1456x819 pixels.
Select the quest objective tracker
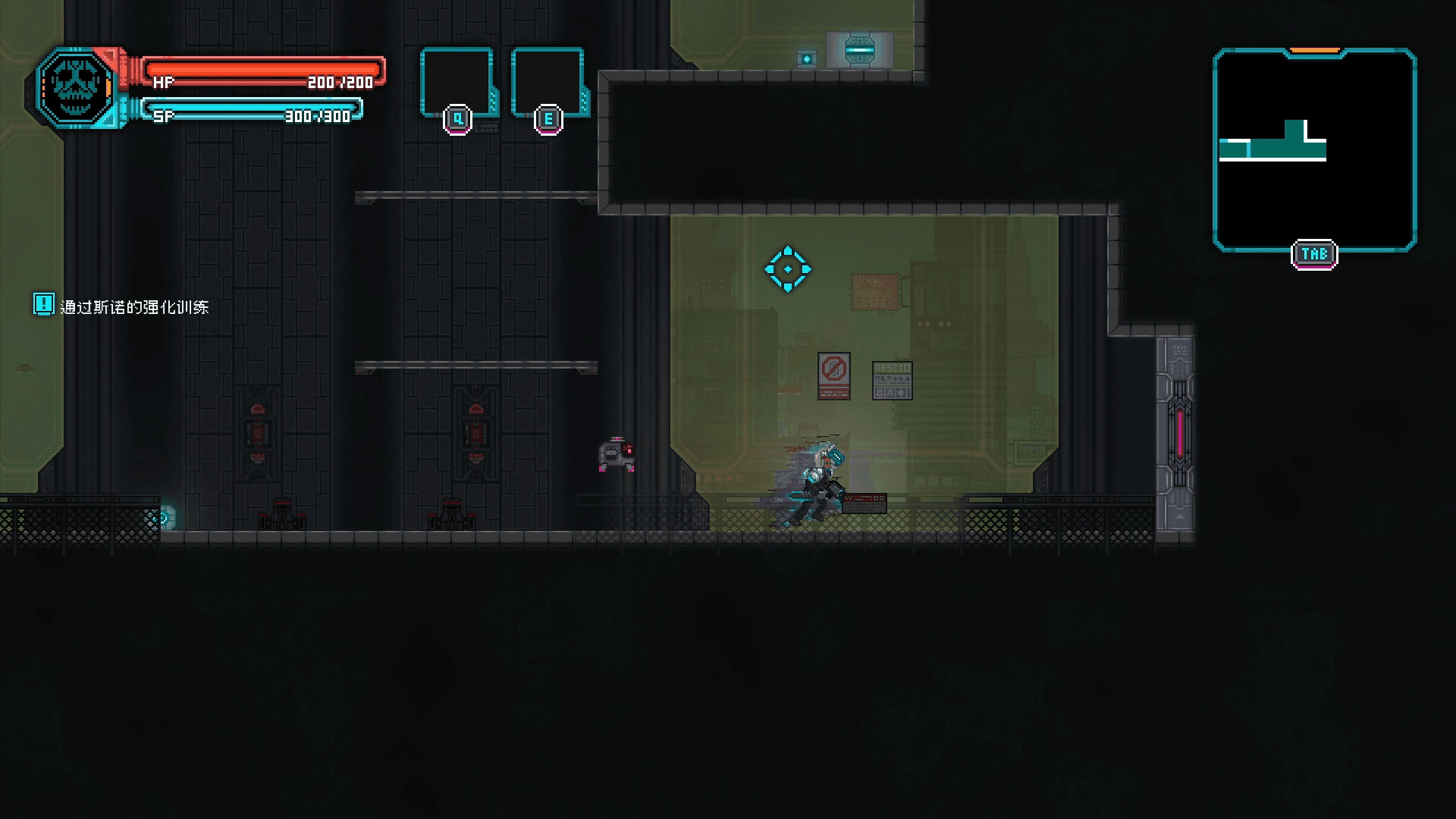122,306
